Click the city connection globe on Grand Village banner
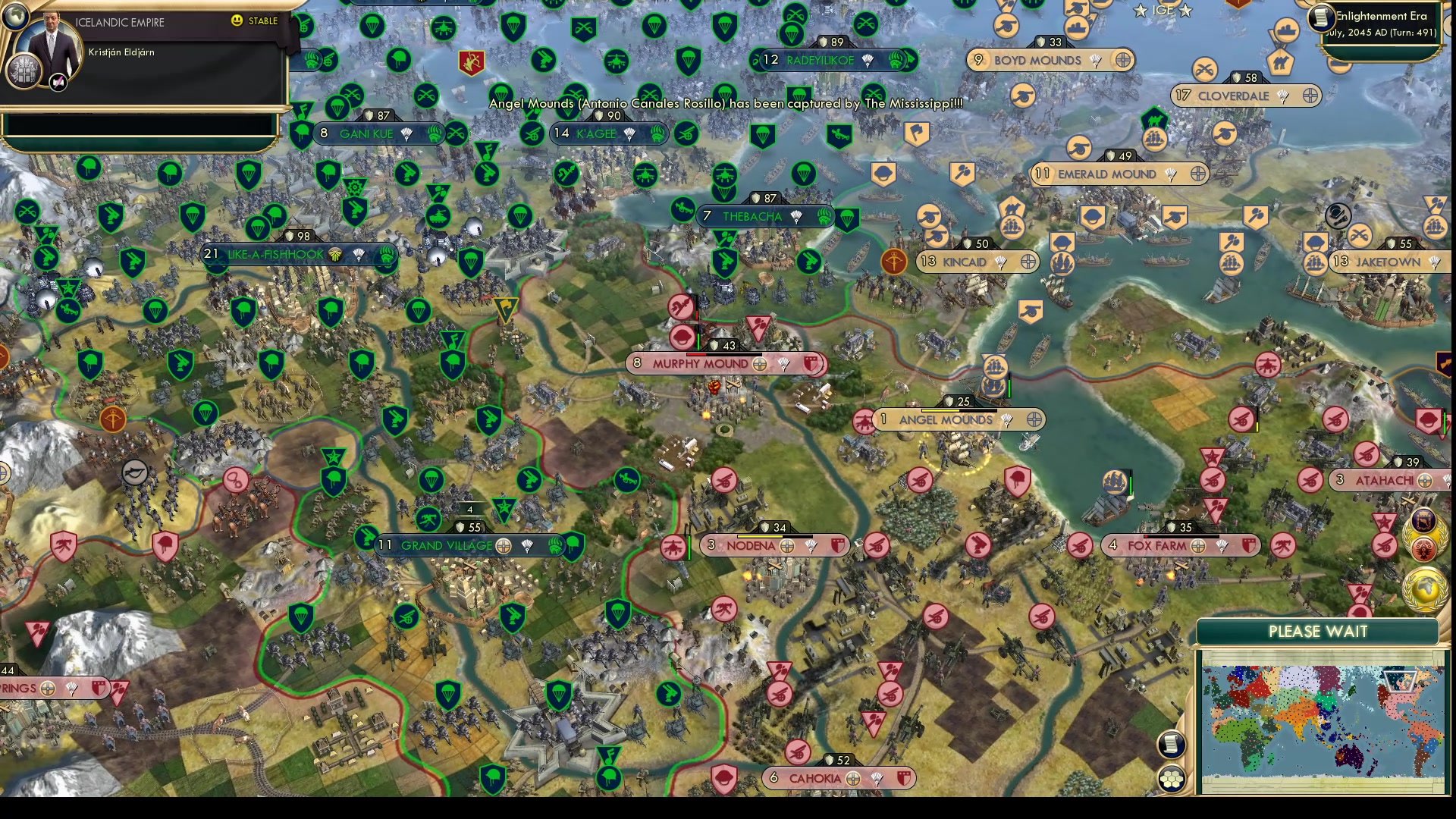The height and width of the screenshot is (819, 1456). [x=504, y=546]
